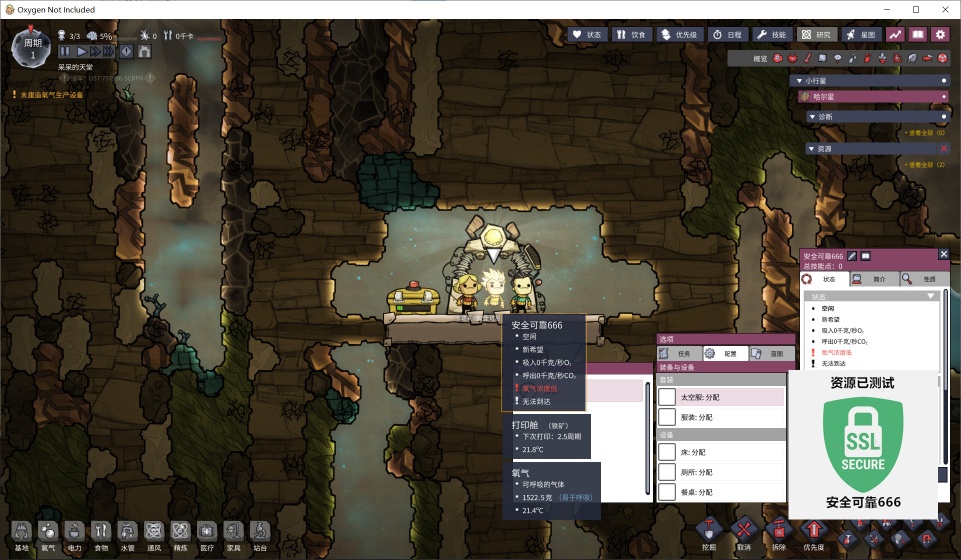Open the 星图 (Starmap) screen
Image resolution: width=961 pixels, height=560 pixels.
(x=862, y=34)
